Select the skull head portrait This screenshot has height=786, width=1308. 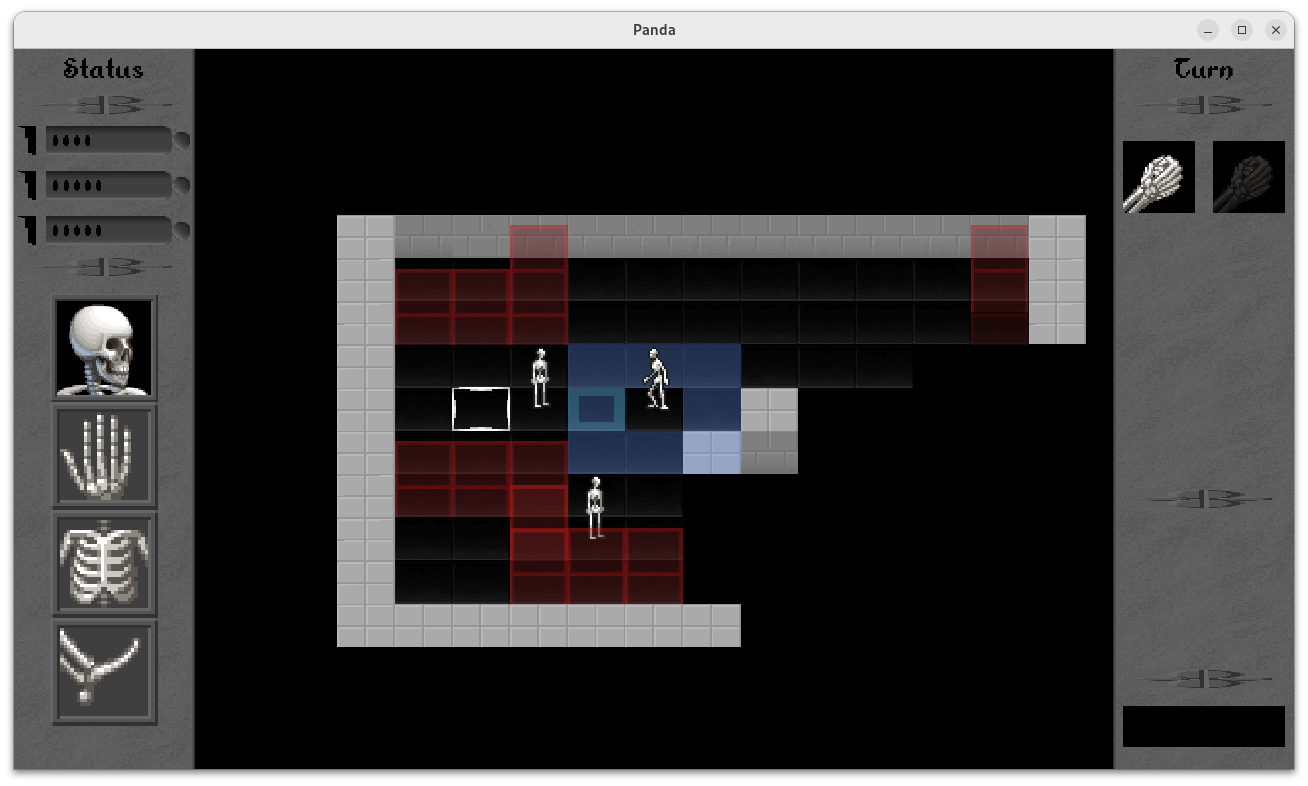click(105, 348)
